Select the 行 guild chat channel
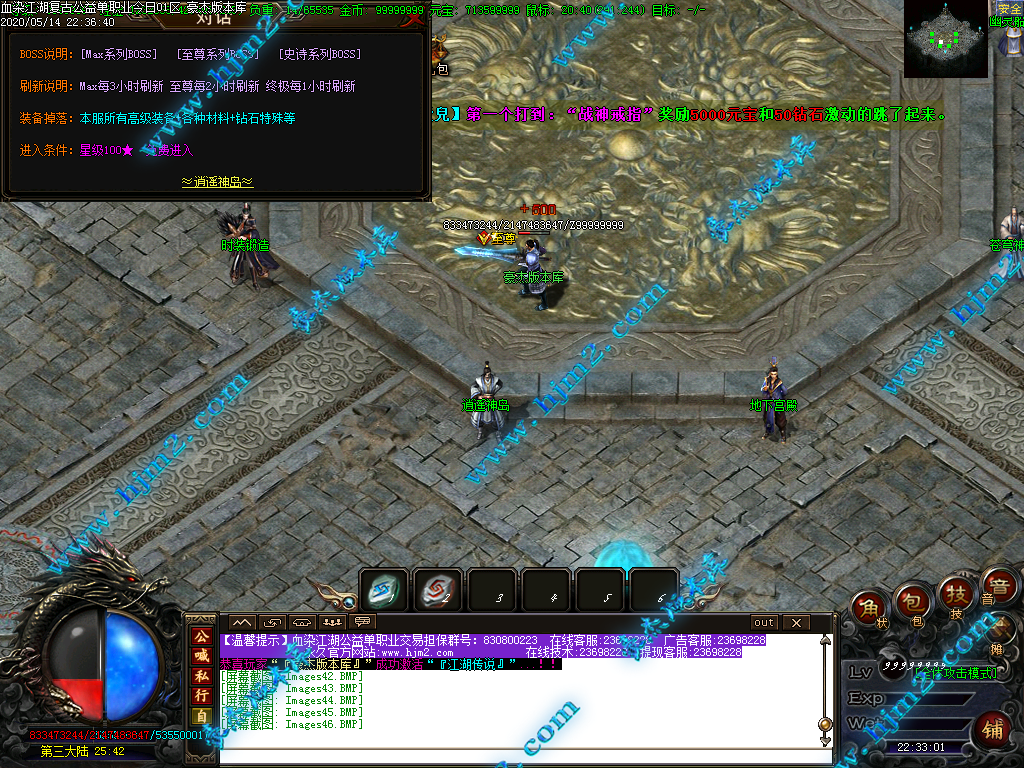1024x768 pixels. (x=201, y=696)
